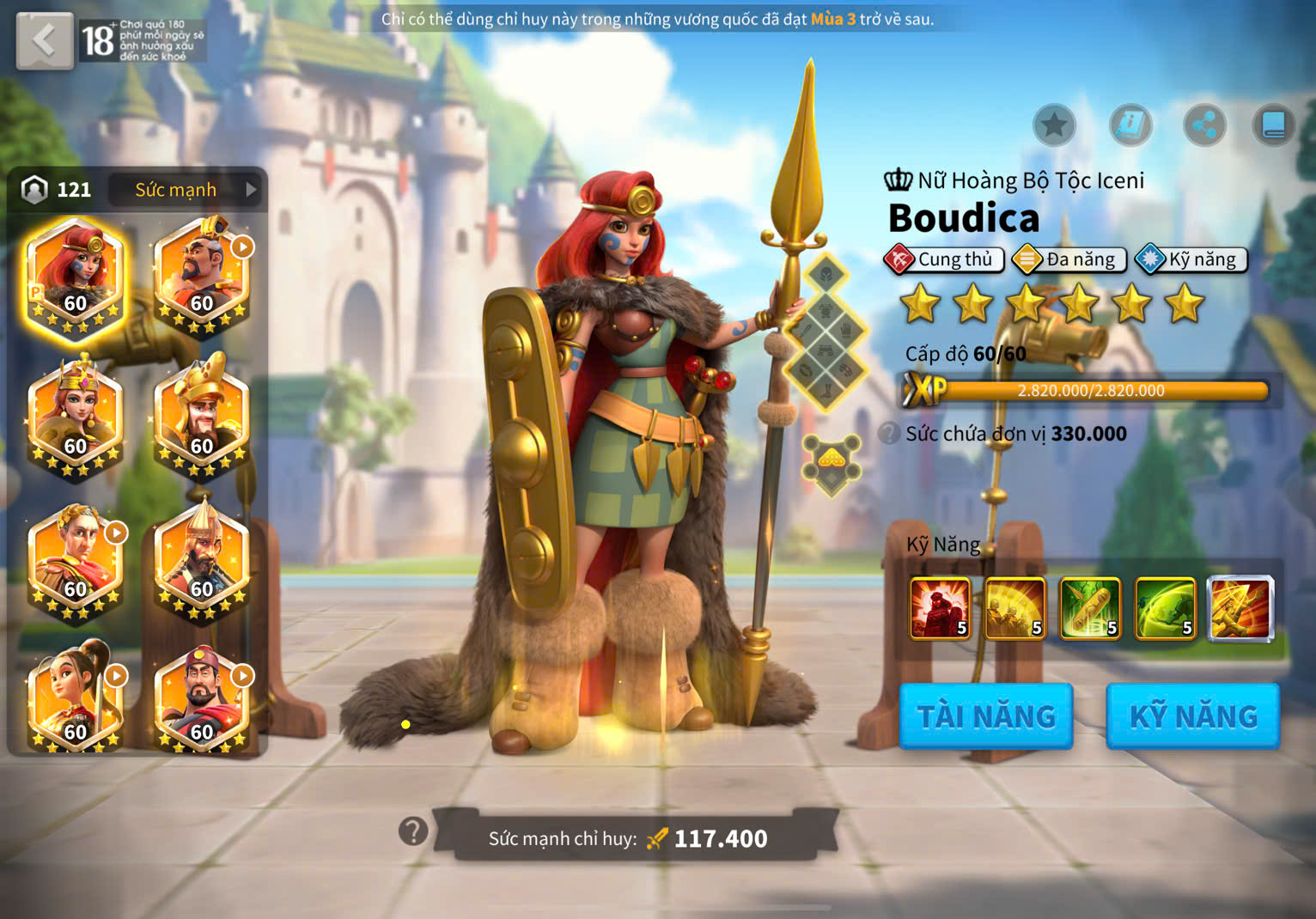
Task: Go back with the arrow button
Action: pyautogui.click(x=45, y=40)
